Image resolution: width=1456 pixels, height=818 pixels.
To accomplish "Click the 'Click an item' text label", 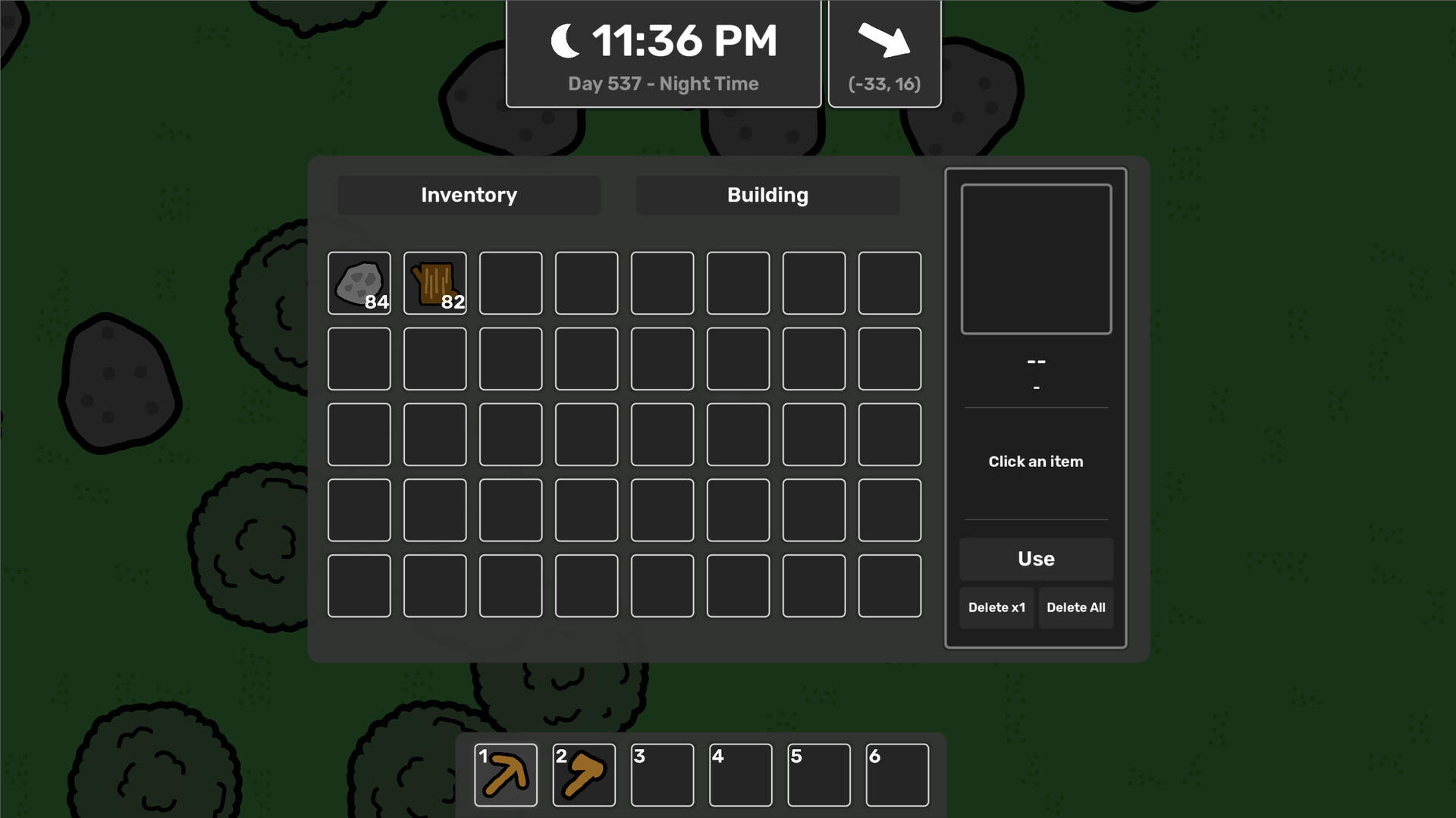I will [1036, 461].
